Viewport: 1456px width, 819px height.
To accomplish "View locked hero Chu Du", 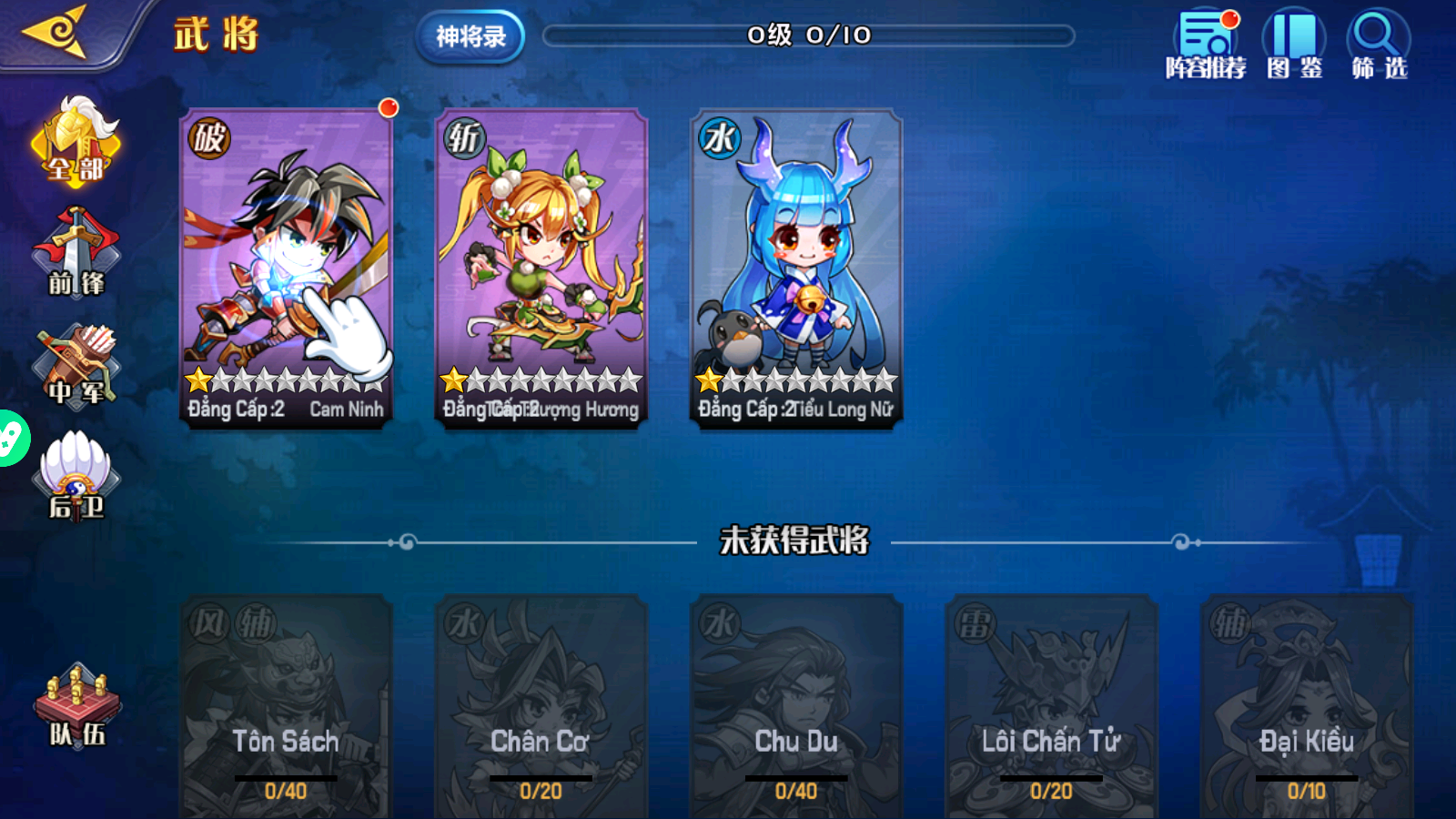I will coord(796,706).
